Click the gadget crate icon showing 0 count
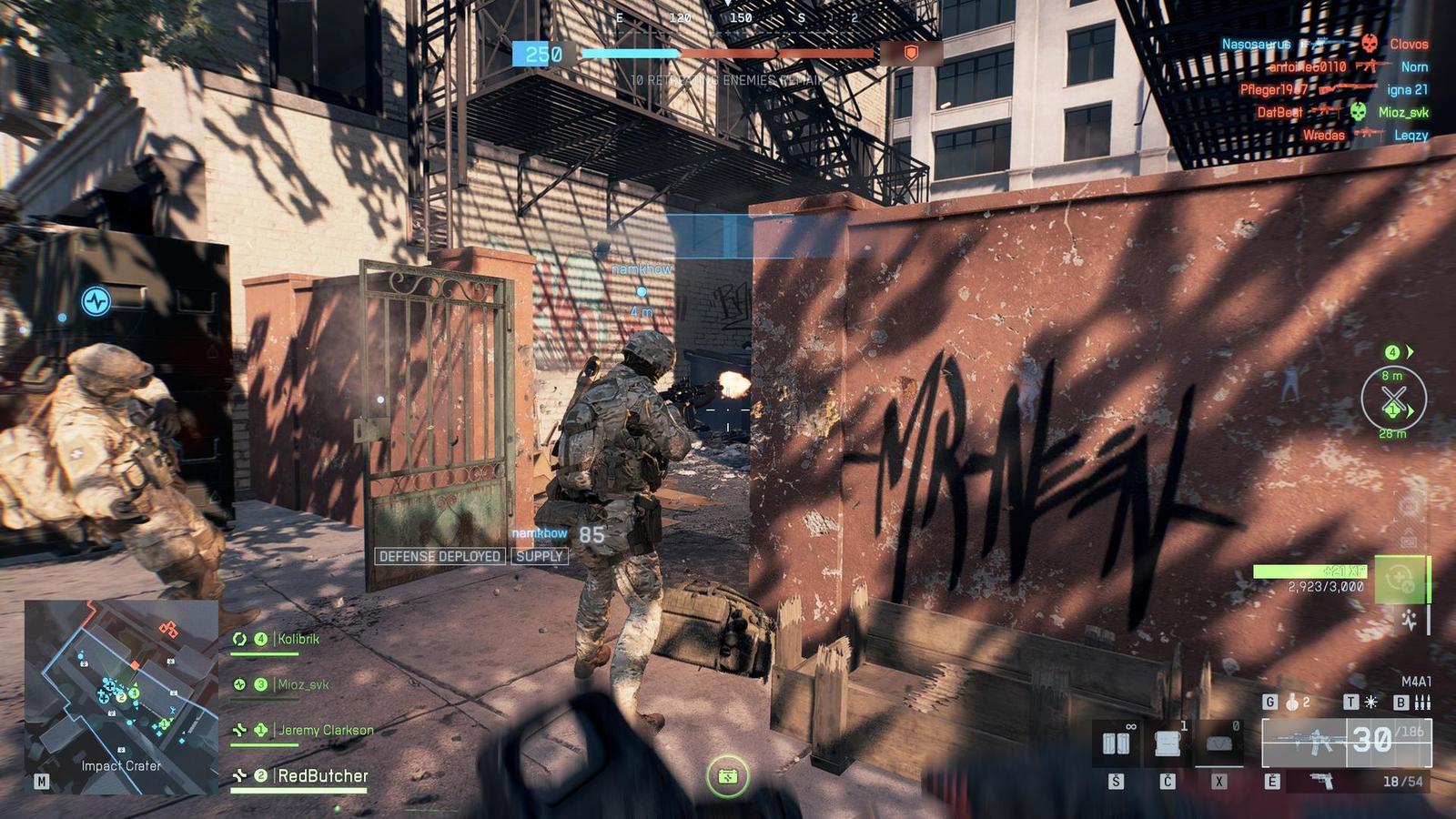The height and width of the screenshot is (819, 1456). pyautogui.click(x=1218, y=743)
